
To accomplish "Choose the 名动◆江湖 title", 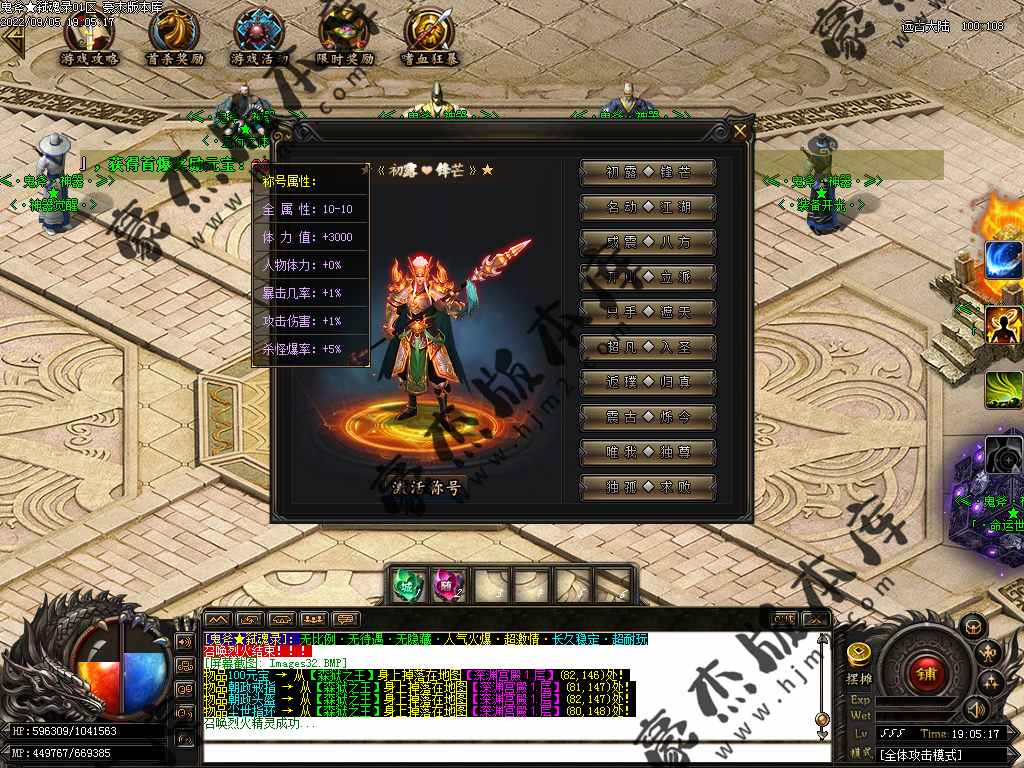I will pos(648,207).
